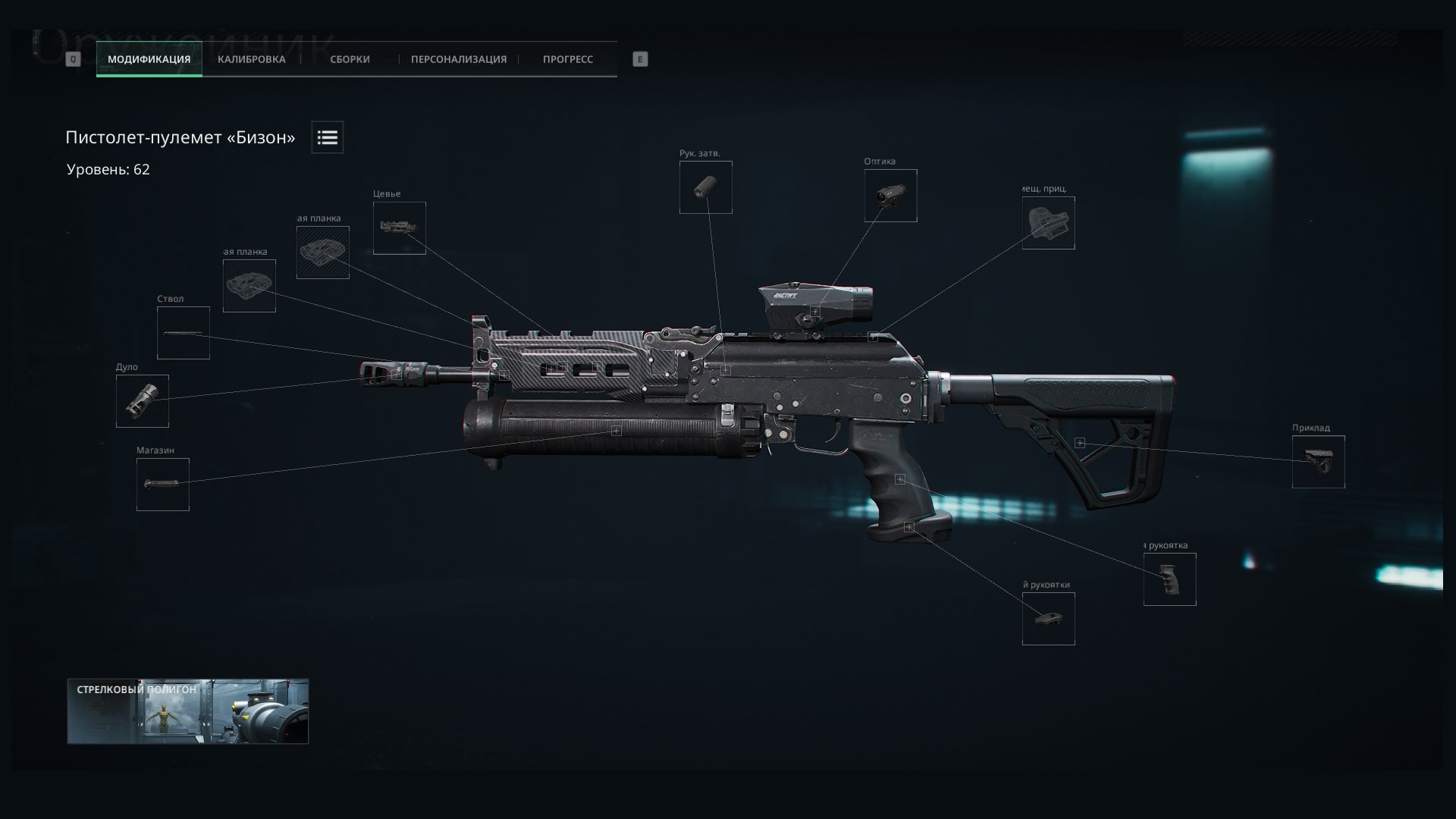Select the Цевье handguard slot
This screenshot has height=819, width=1456.
pyautogui.click(x=400, y=228)
